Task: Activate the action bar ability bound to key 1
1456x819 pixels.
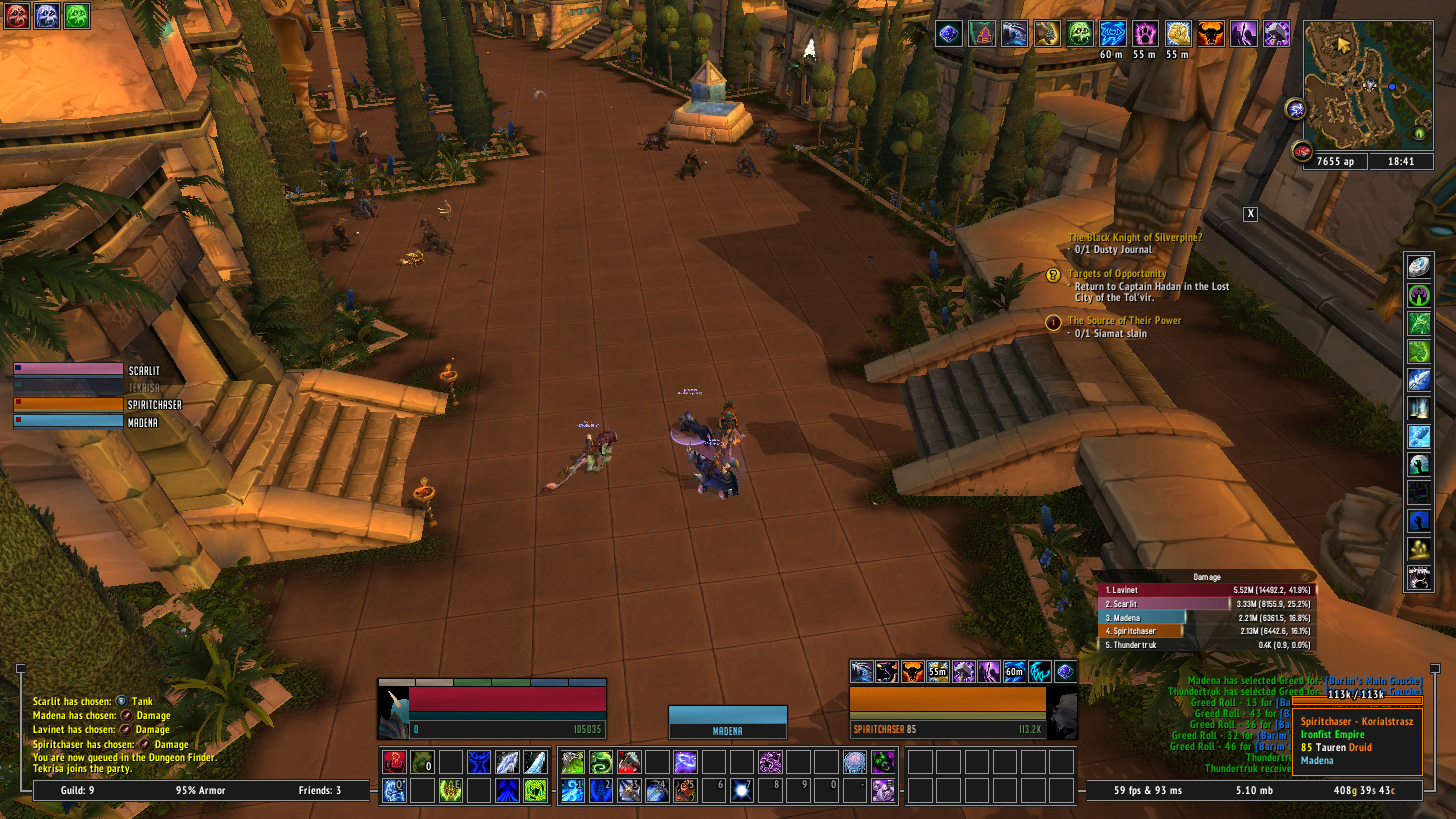Action: pyautogui.click(x=573, y=791)
